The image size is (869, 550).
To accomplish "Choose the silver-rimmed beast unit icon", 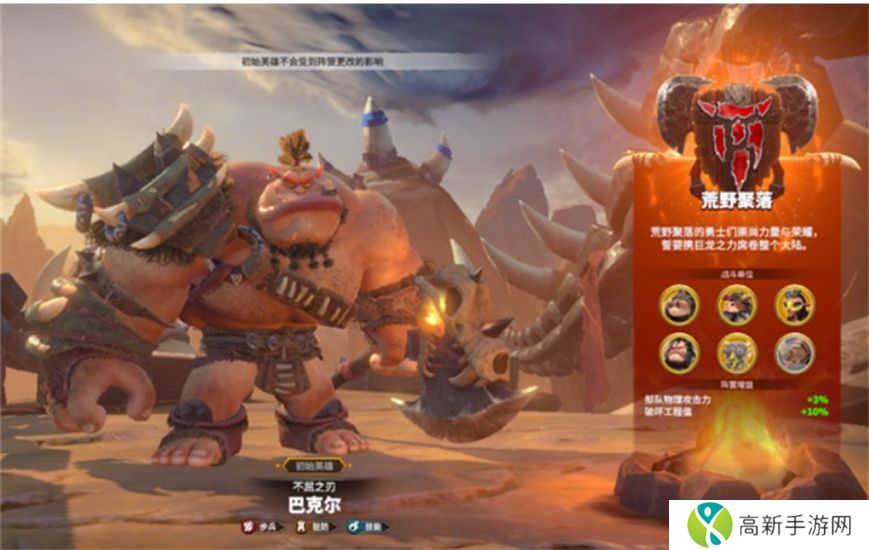I will (795, 351).
